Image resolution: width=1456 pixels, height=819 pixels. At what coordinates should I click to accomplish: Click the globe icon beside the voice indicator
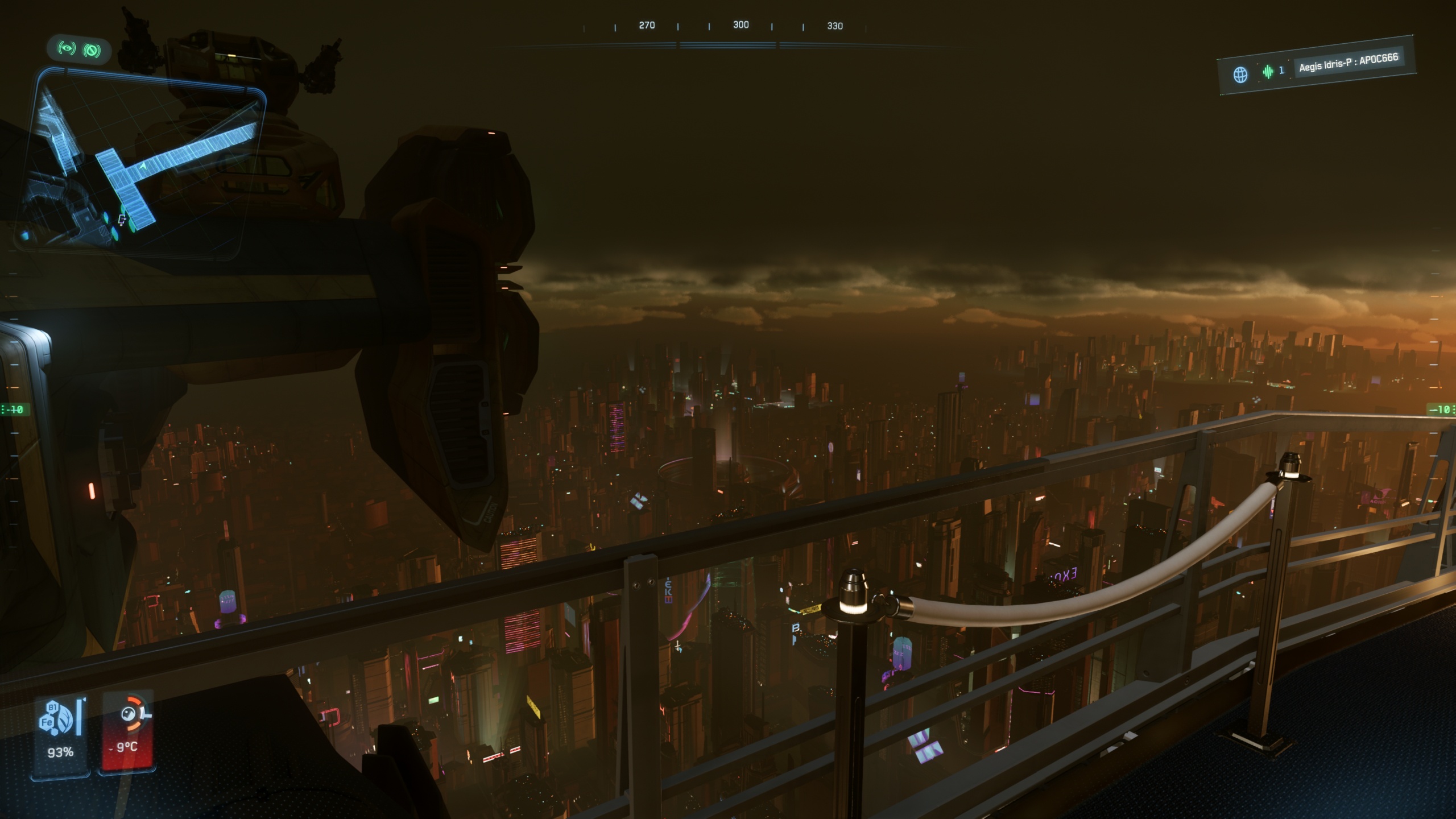point(1240,75)
